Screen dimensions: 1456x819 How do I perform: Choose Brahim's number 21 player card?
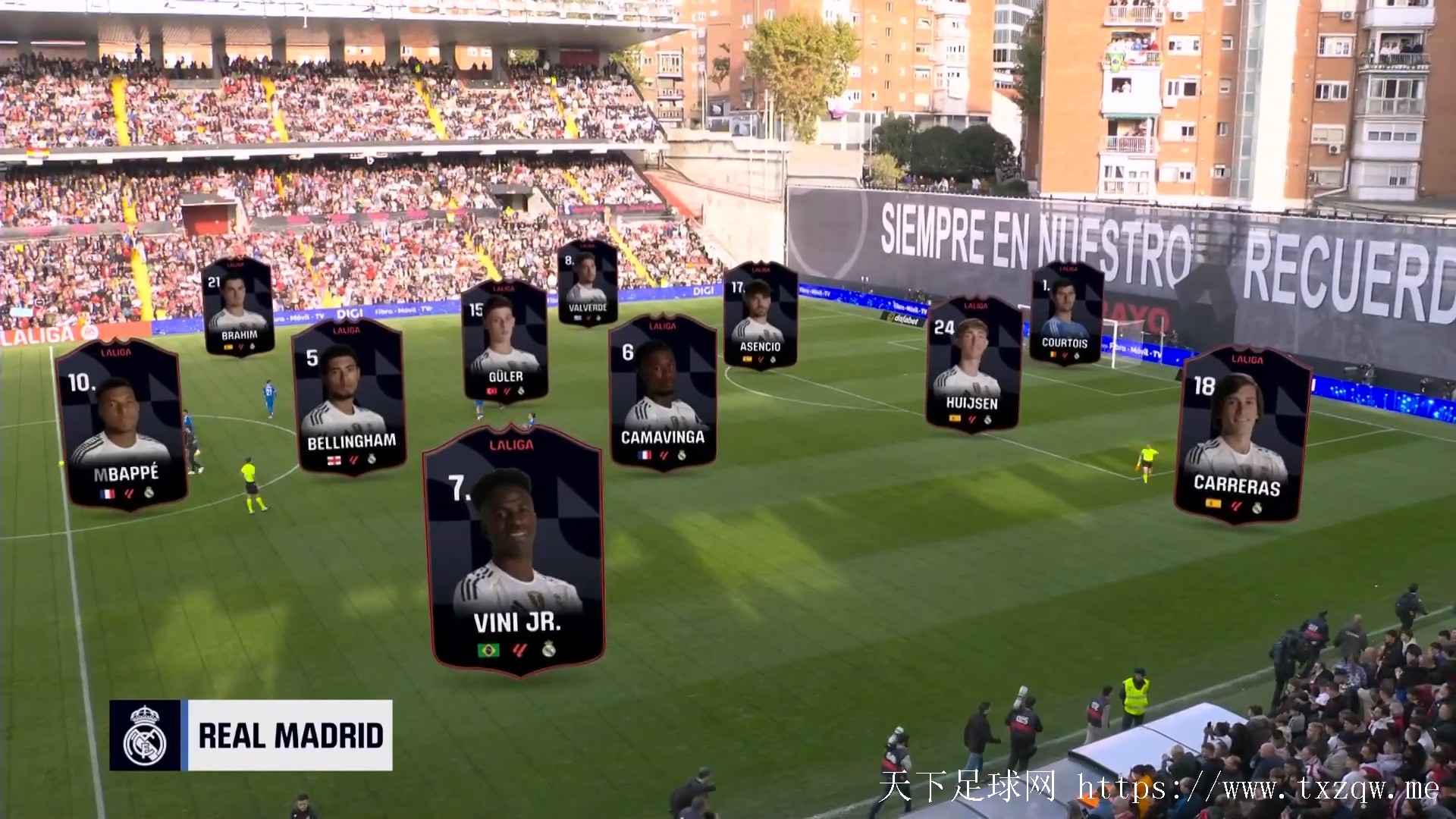click(x=238, y=306)
